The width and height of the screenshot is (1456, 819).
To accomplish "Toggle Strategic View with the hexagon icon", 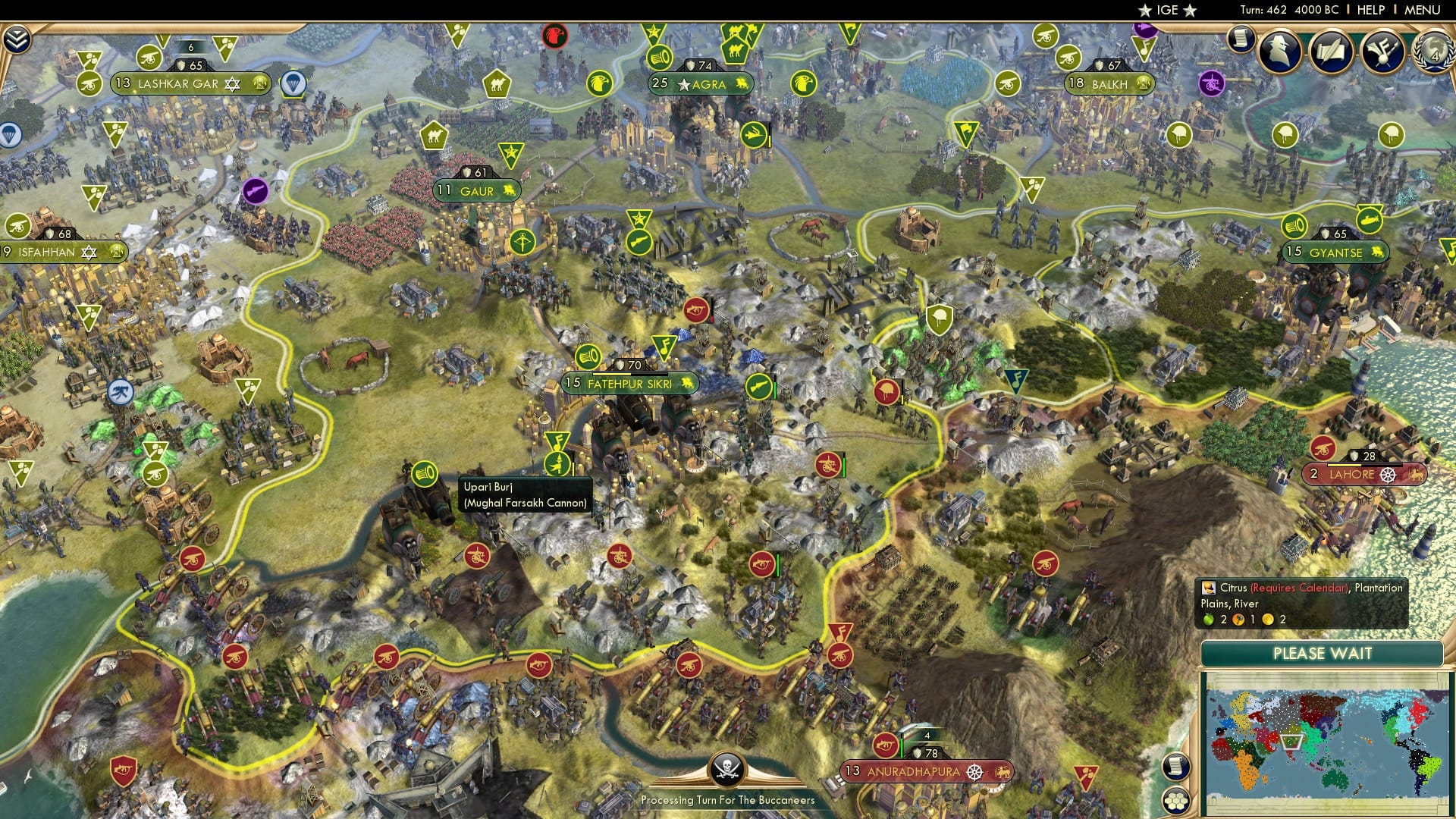I will (1175, 802).
